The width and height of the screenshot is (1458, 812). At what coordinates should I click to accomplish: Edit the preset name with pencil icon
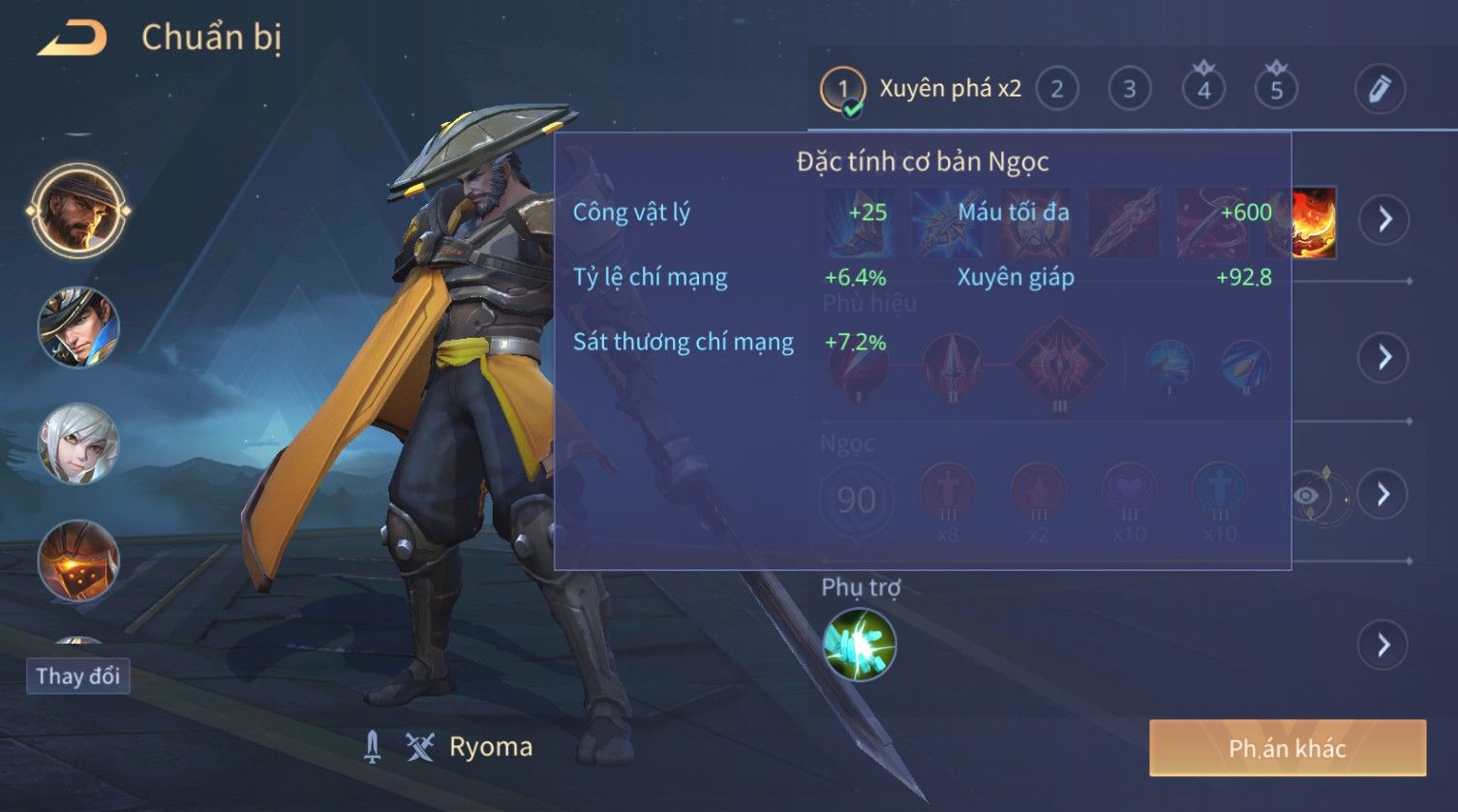click(x=1380, y=90)
